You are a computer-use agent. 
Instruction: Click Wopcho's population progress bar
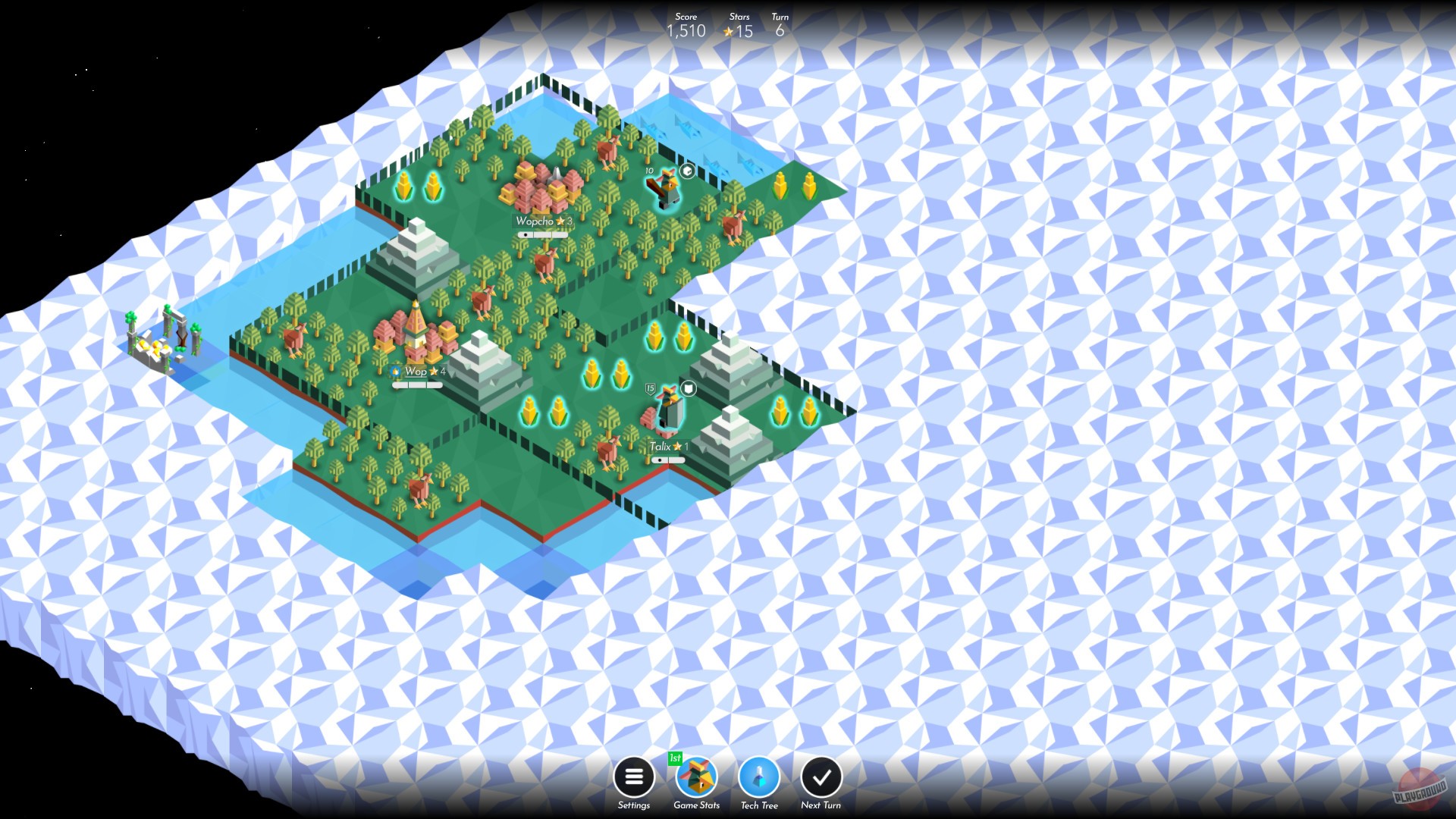point(542,234)
